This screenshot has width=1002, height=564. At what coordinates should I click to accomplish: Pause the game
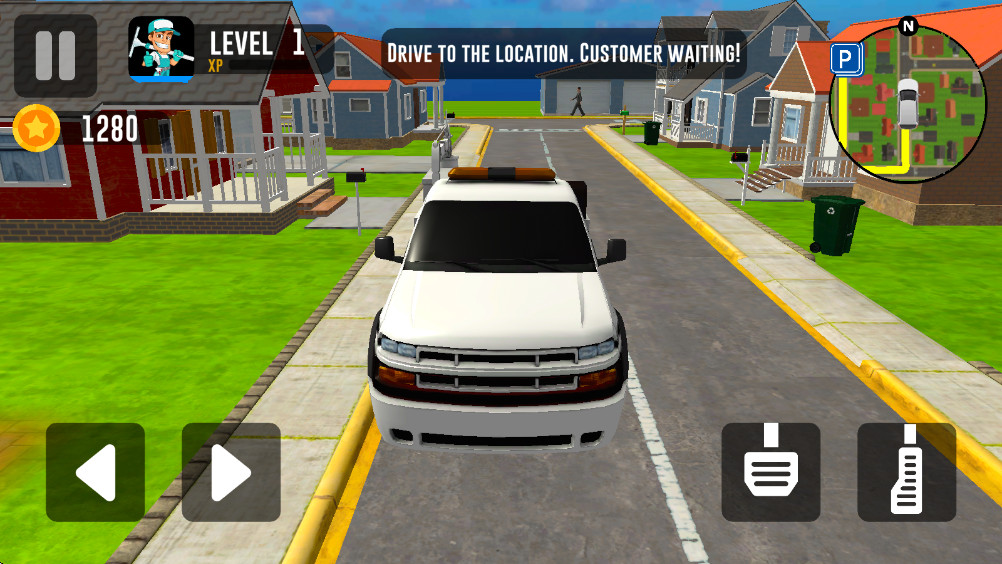(x=55, y=55)
